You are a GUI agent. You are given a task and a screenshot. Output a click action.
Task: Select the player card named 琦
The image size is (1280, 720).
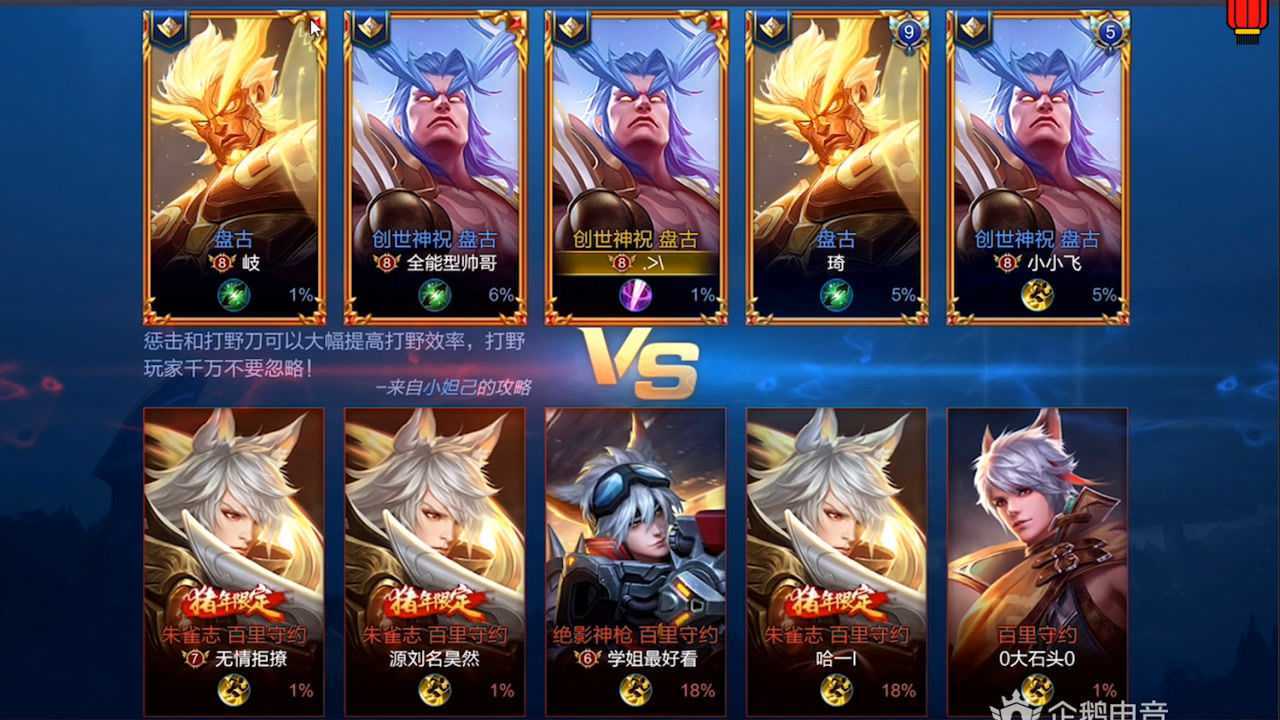(837, 167)
